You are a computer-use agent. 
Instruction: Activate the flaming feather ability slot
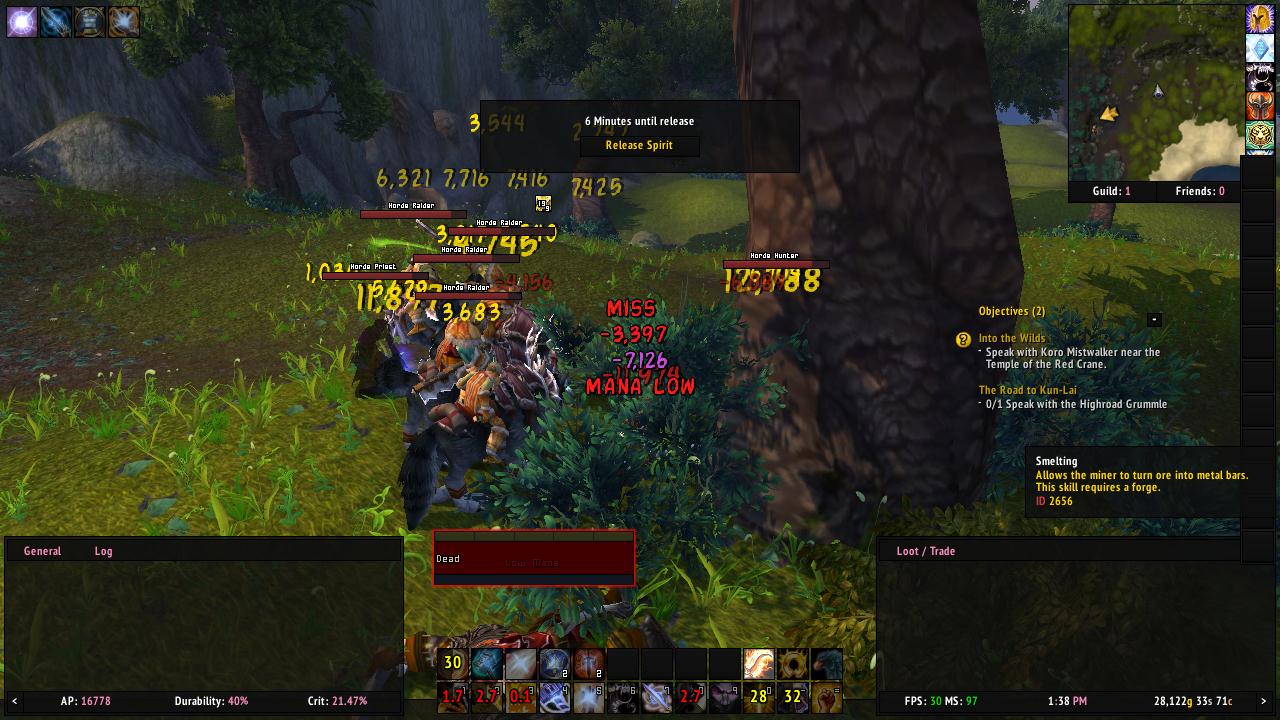758,663
